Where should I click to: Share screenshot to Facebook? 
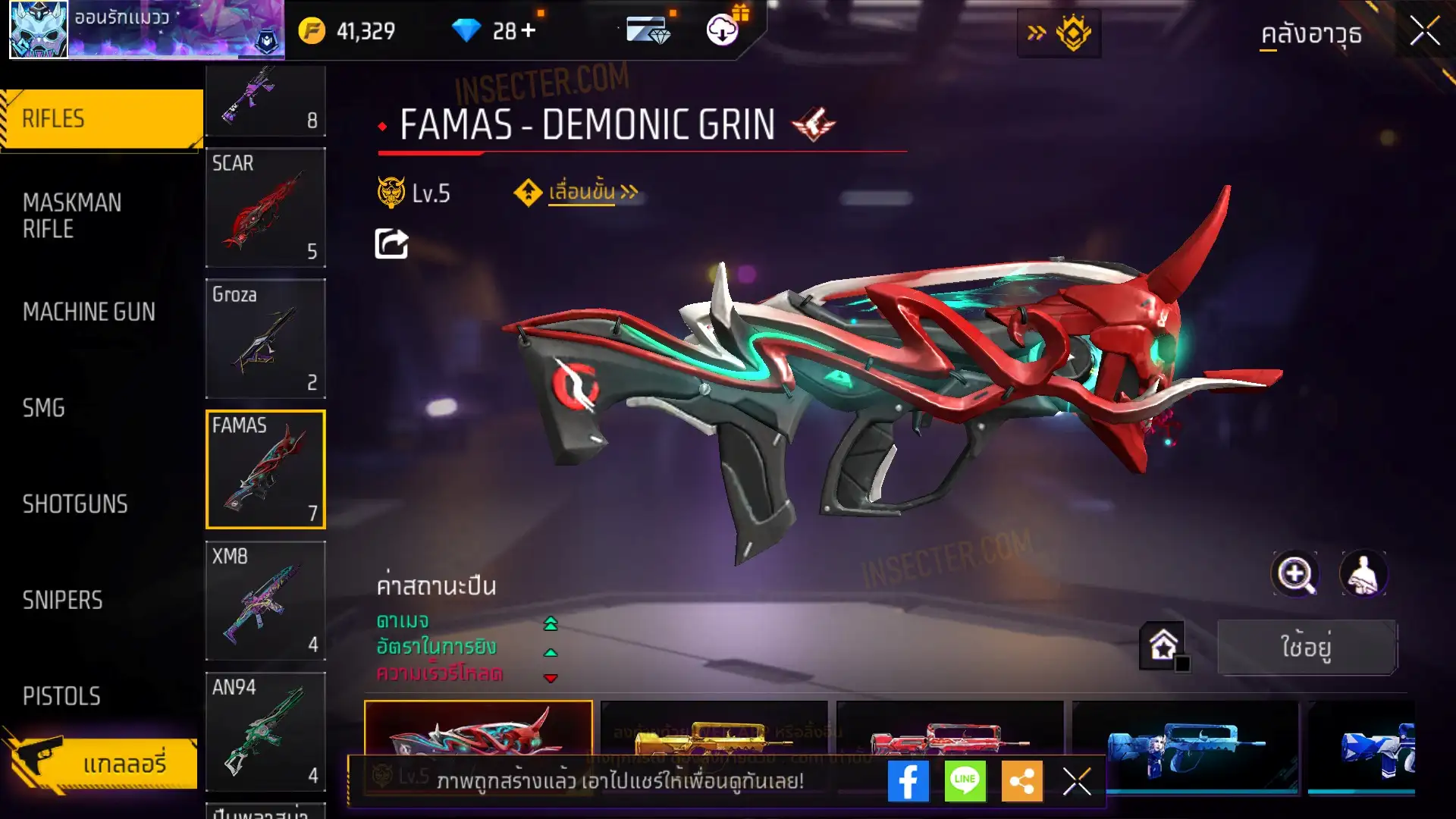[908, 781]
